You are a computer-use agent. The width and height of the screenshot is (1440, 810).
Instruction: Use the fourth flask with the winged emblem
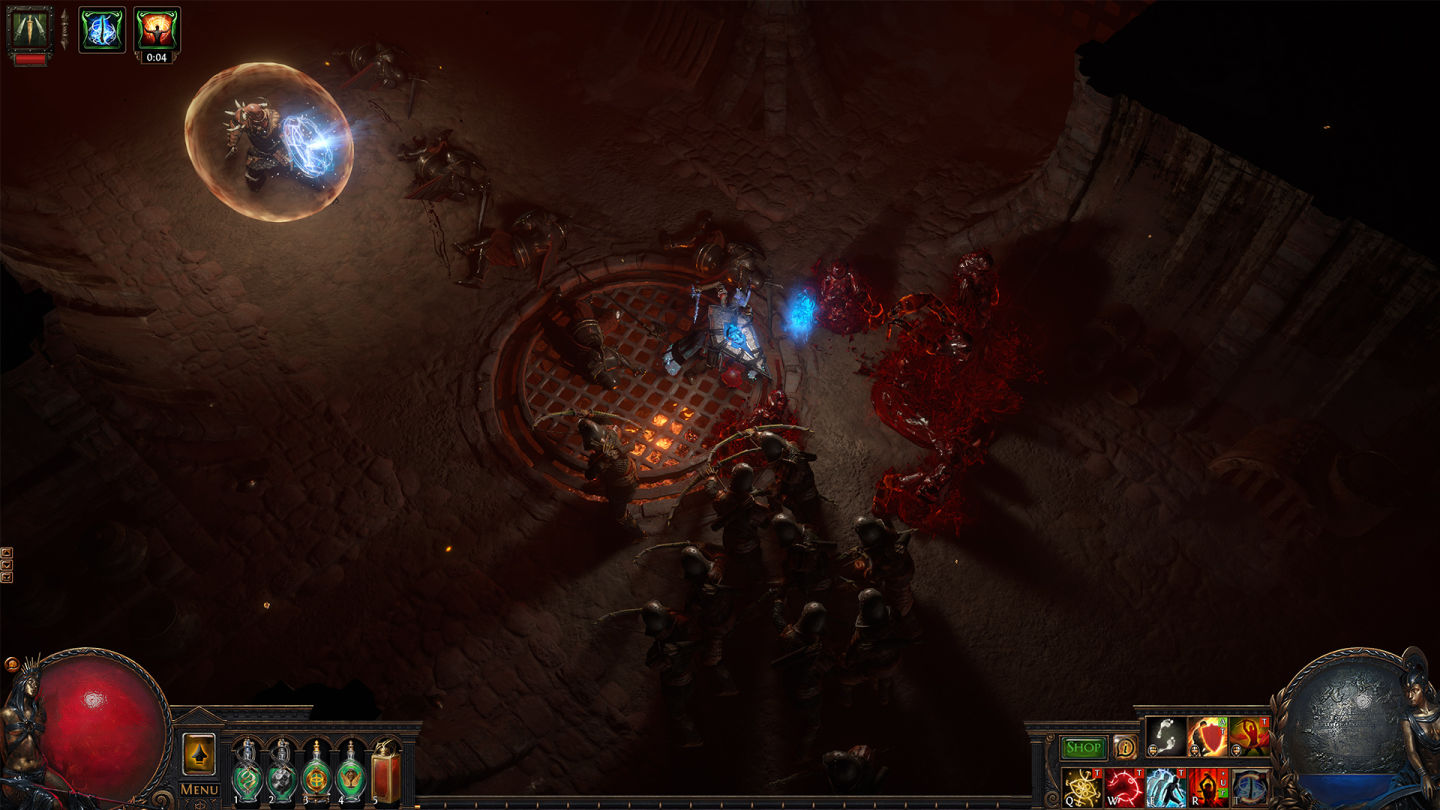tap(351, 777)
